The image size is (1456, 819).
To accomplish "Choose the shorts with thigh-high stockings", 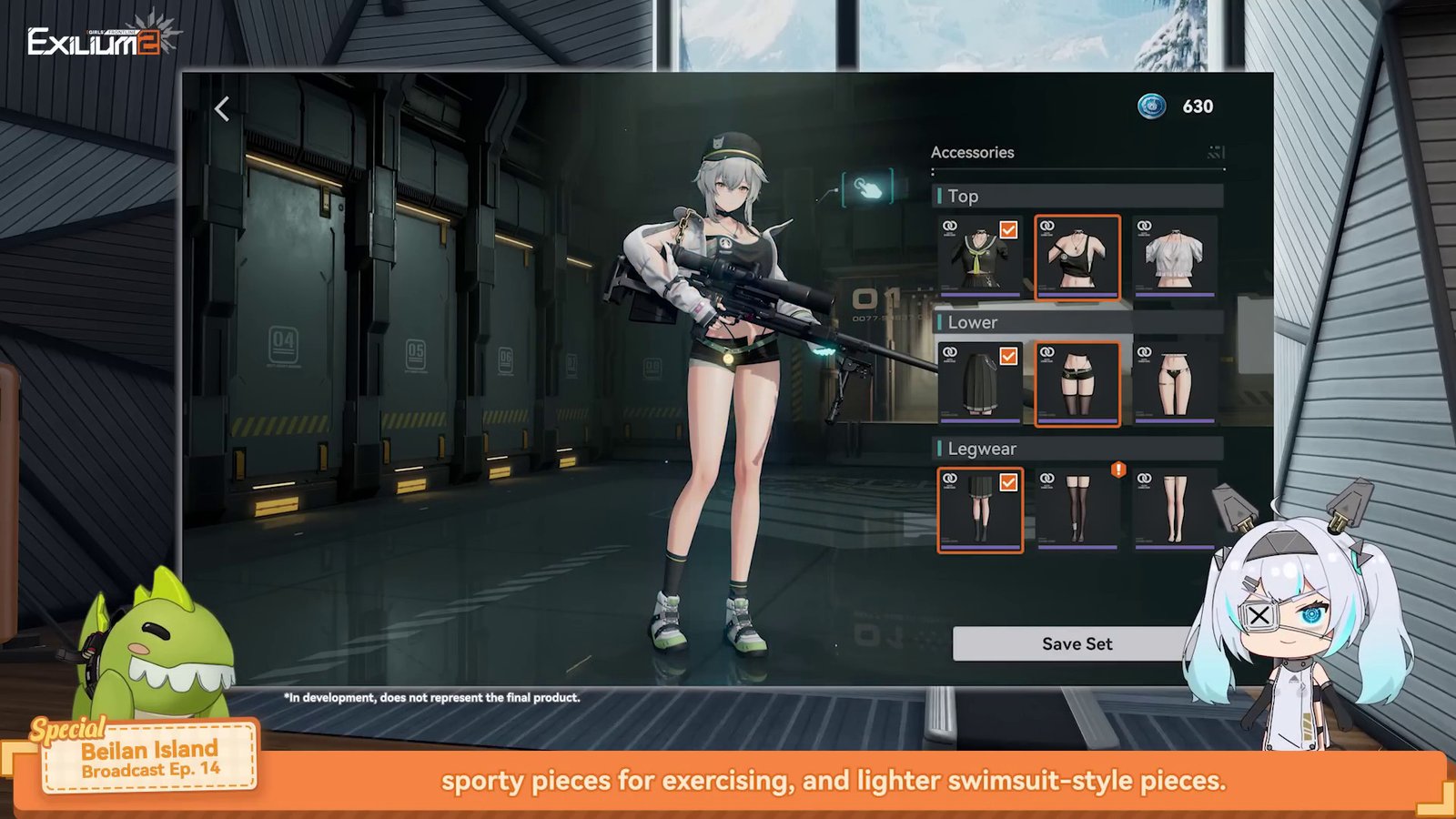I will click(1077, 383).
